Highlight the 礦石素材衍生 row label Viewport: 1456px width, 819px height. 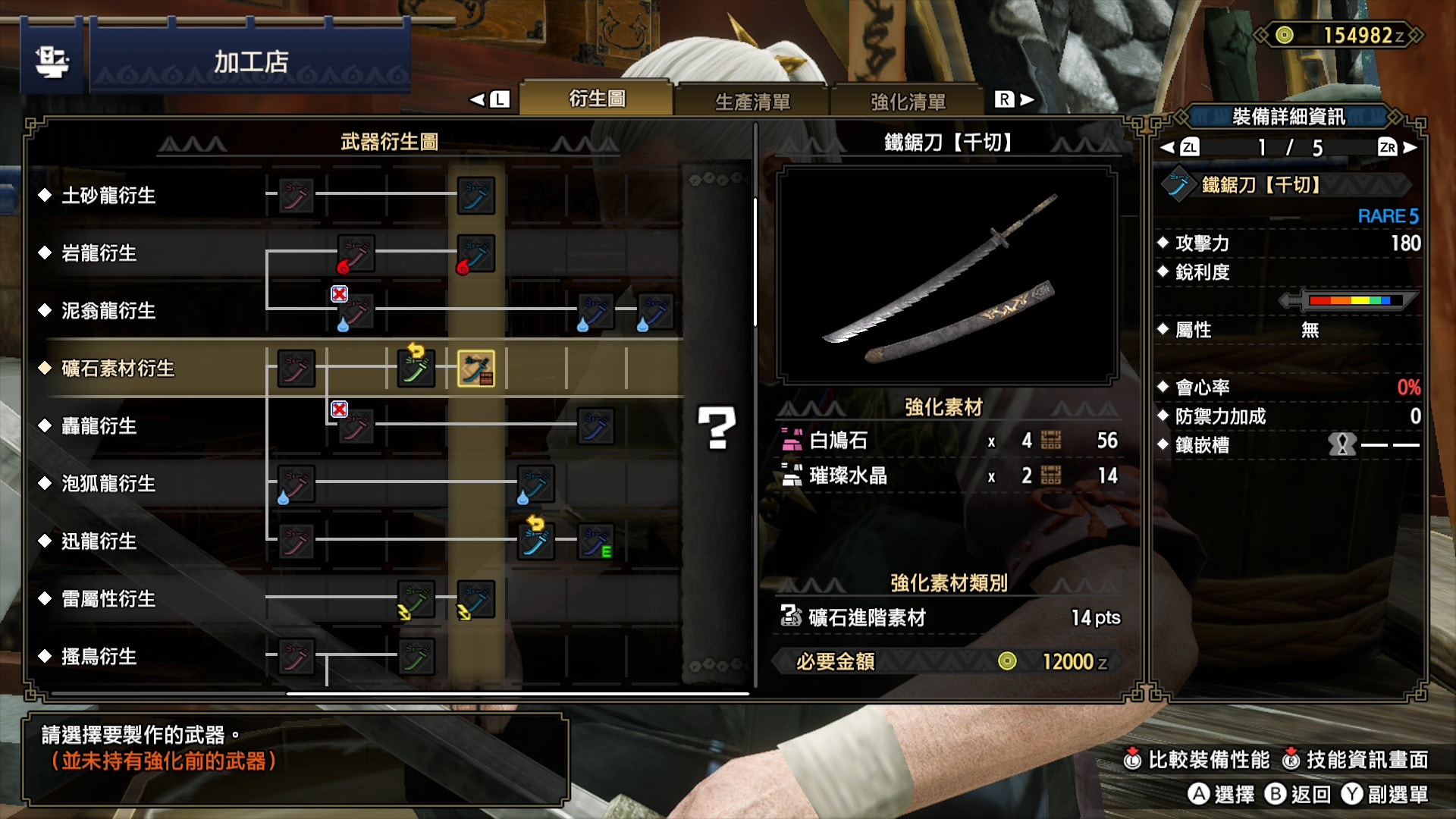pos(118,369)
